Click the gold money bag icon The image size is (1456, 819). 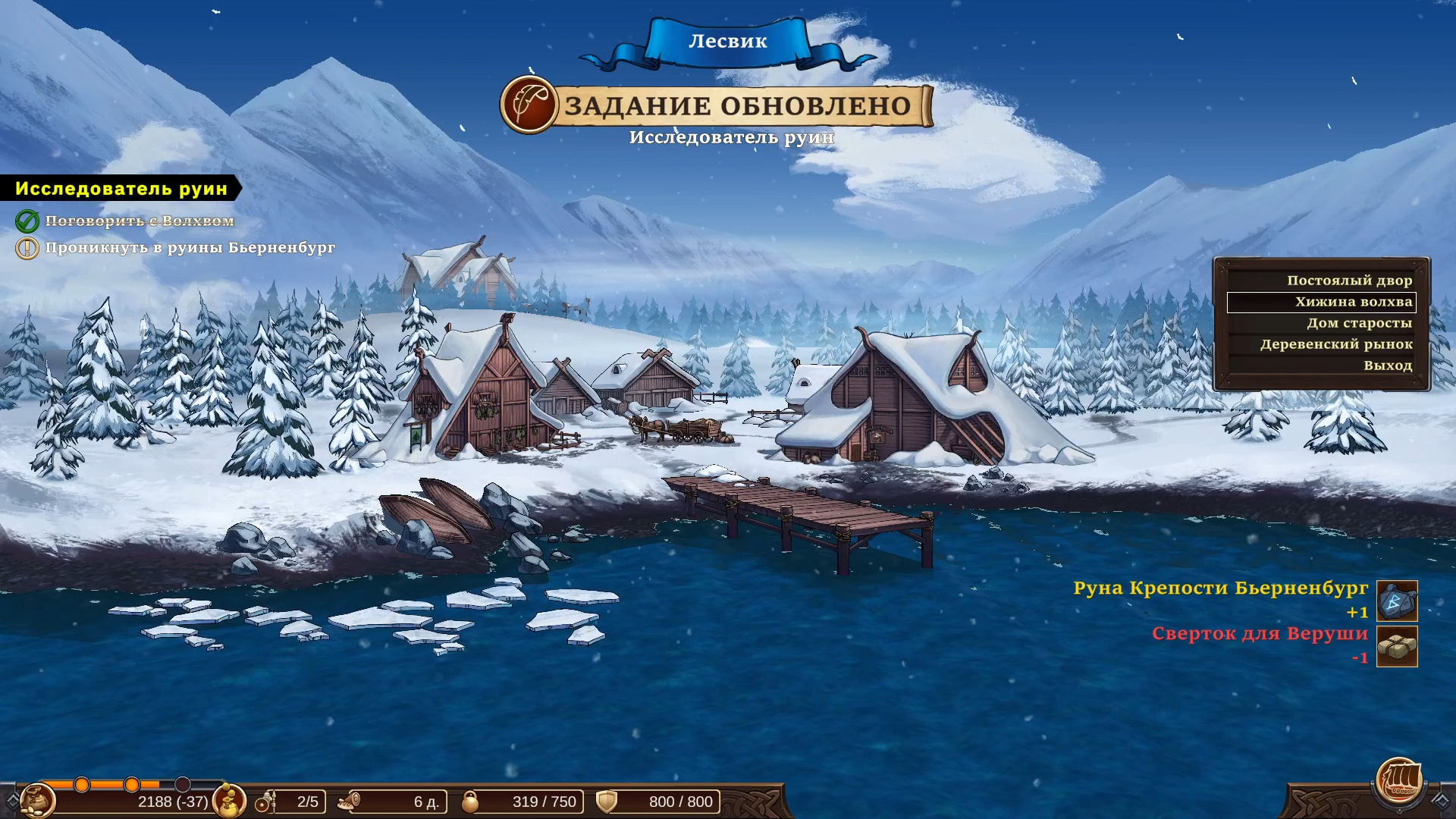(228, 801)
